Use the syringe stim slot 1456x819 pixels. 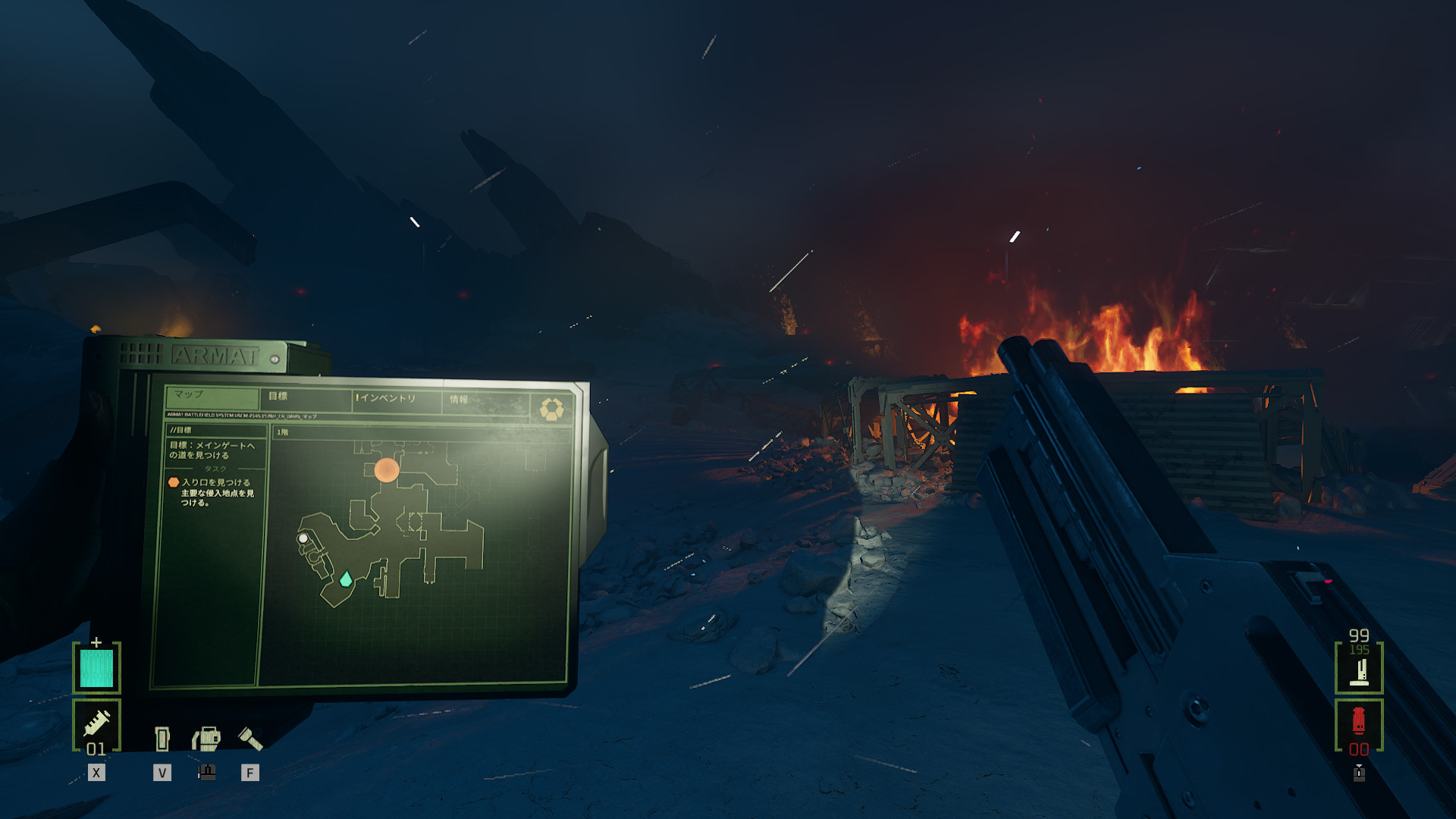[96, 726]
